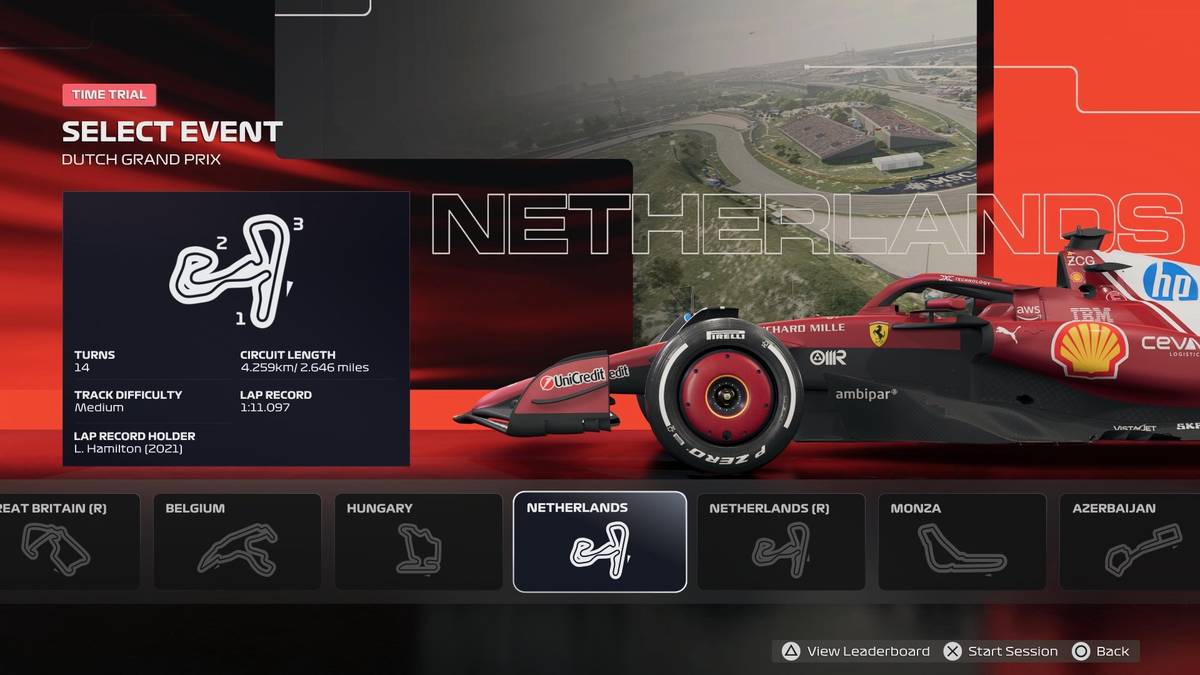Start Session for the selected event
The height and width of the screenshot is (675, 1200).
pyautogui.click(x=1001, y=651)
